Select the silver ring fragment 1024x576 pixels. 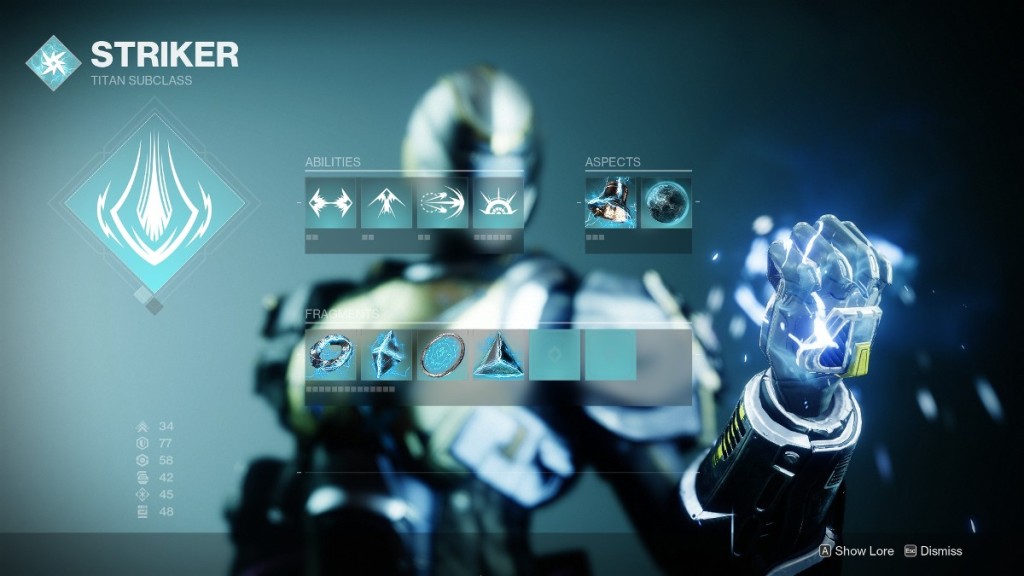click(x=331, y=355)
